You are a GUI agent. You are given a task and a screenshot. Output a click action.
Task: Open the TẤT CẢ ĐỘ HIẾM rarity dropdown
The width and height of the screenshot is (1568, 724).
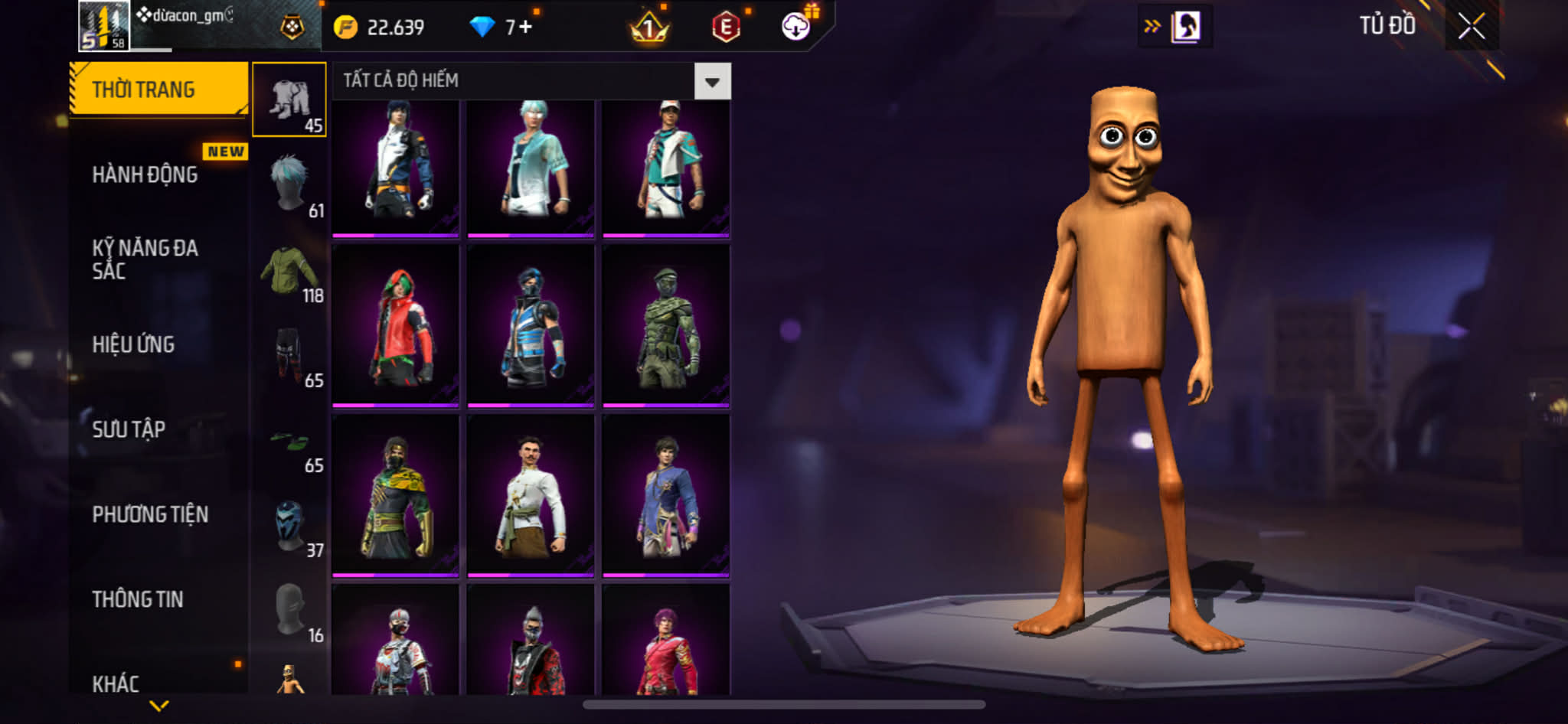click(x=712, y=81)
